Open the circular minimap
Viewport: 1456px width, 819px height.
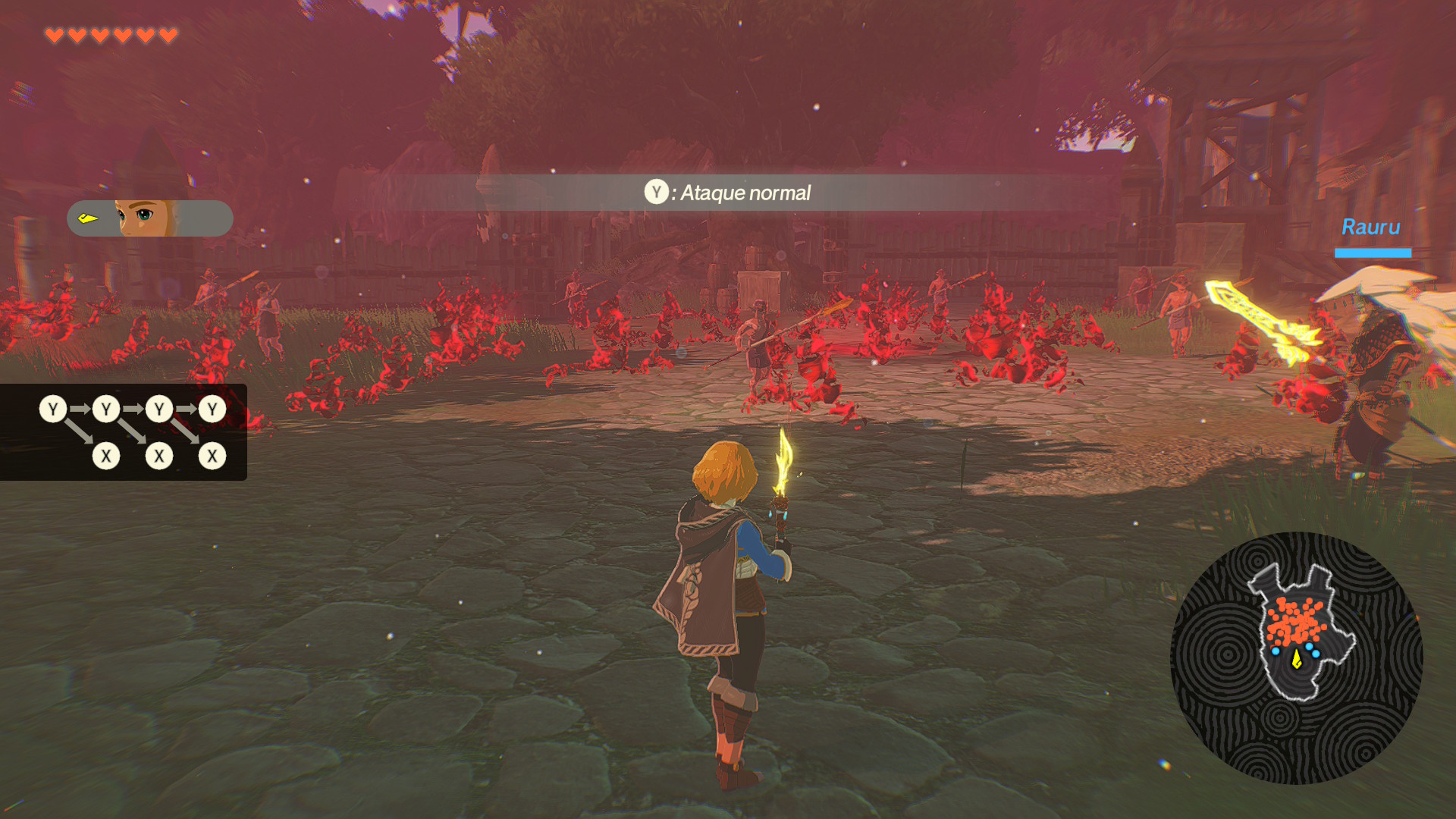[x=1296, y=657]
